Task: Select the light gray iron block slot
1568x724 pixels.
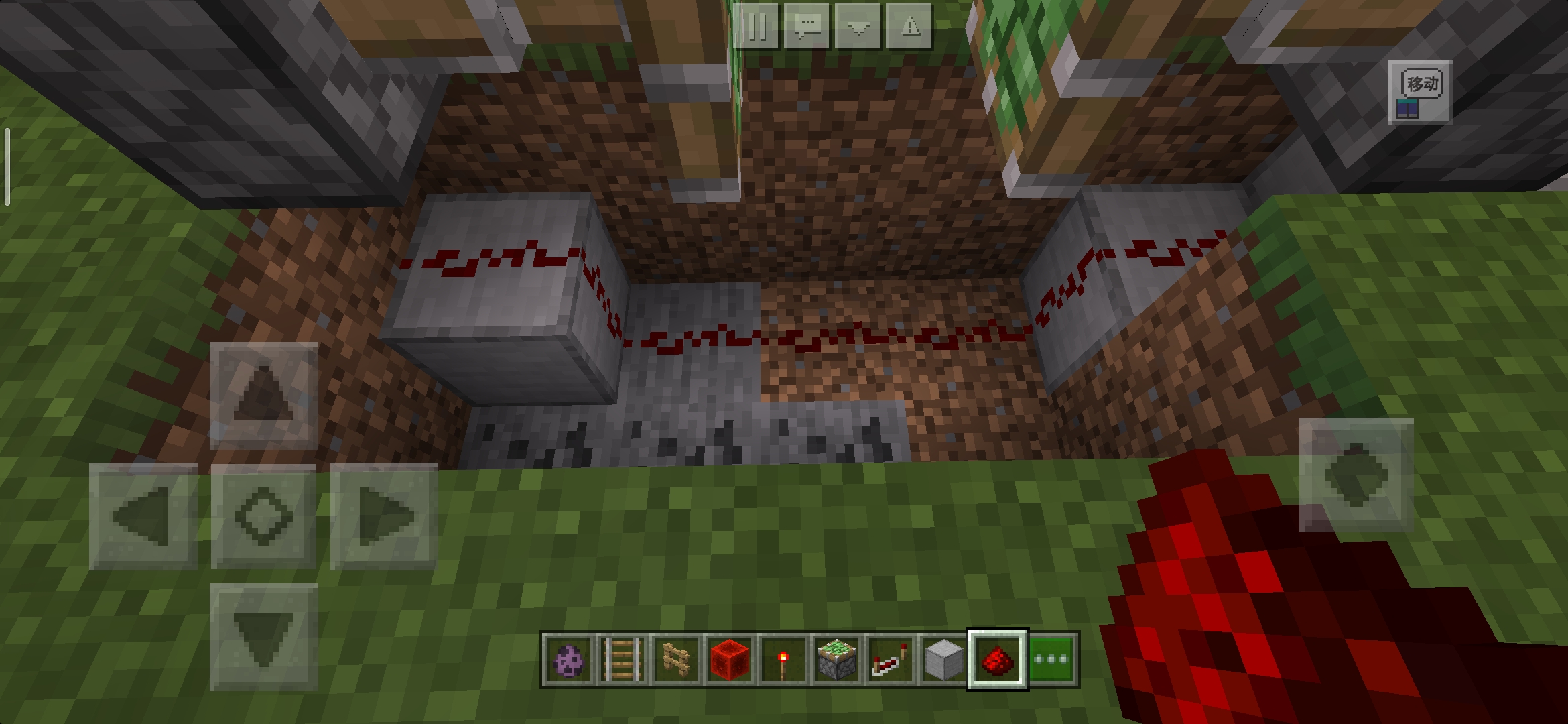Action: (943, 660)
